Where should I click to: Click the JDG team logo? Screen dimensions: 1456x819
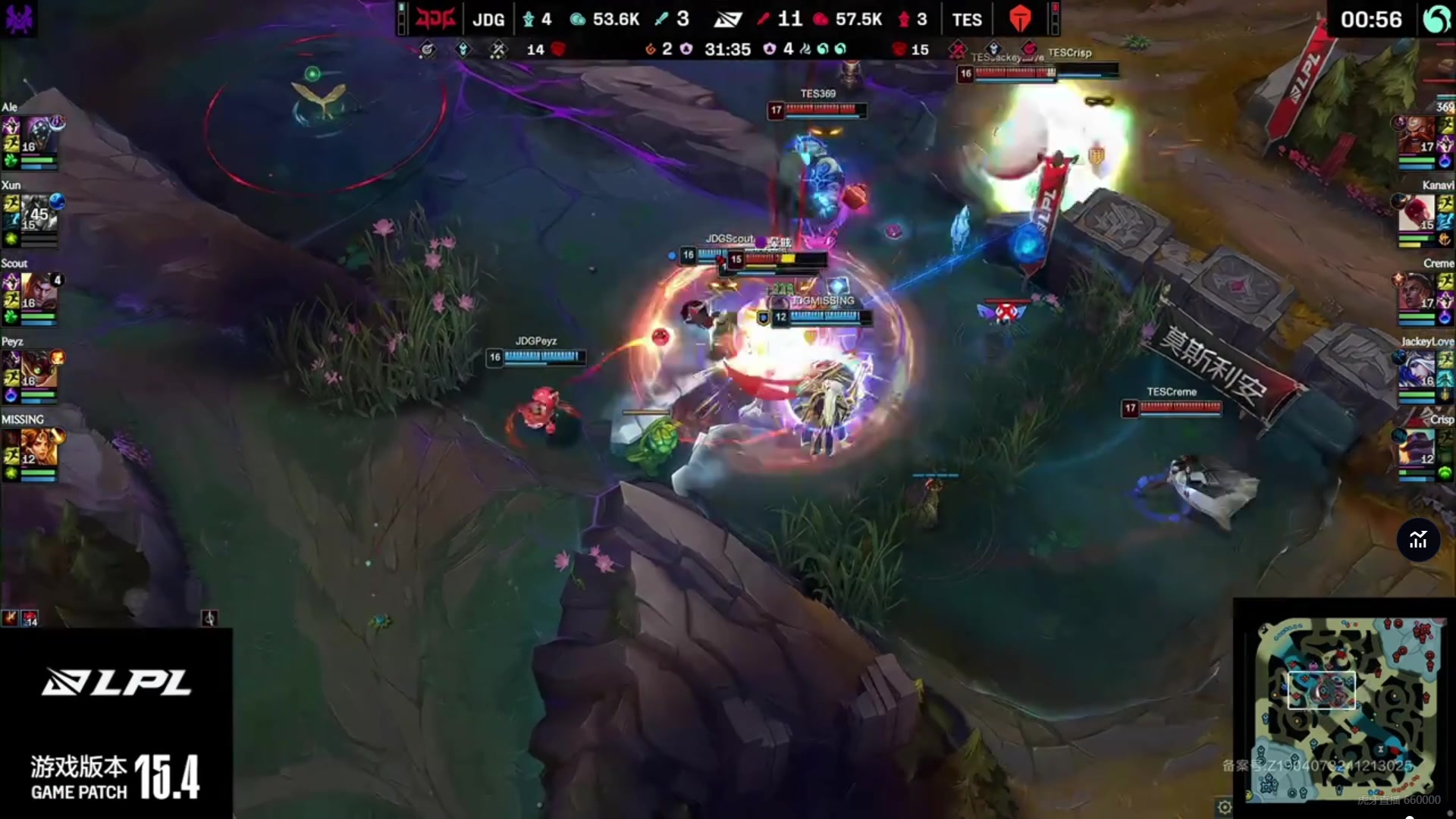435,18
